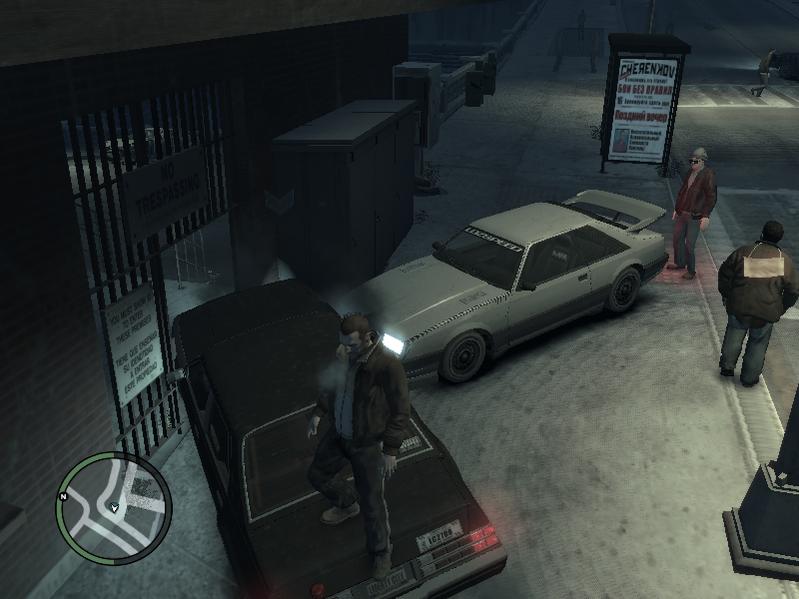Select the north N marker on the minimap

pyautogui.click(x=63, y=497)
